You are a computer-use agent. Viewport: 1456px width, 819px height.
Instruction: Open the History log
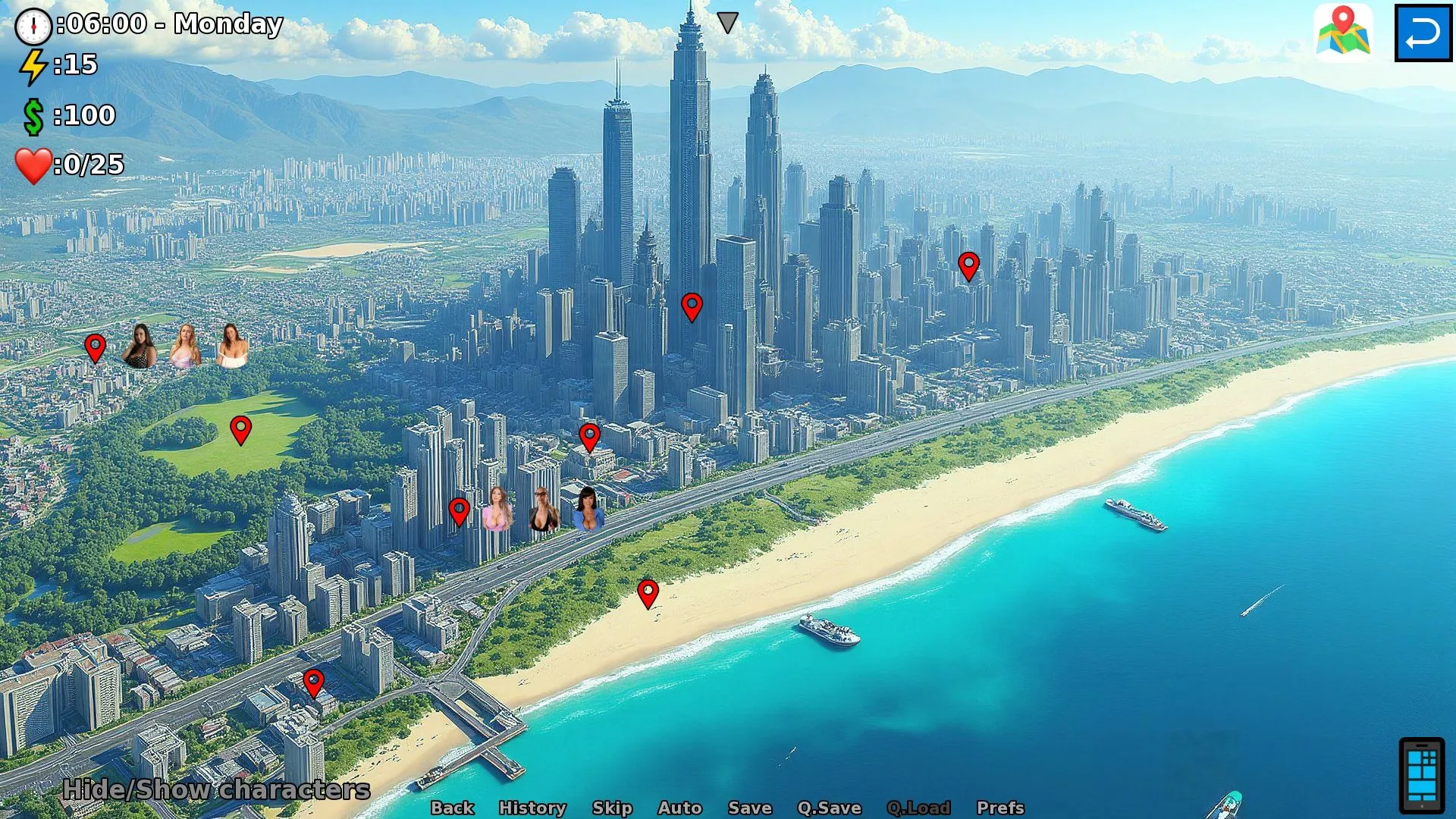(x=532, y=808)
